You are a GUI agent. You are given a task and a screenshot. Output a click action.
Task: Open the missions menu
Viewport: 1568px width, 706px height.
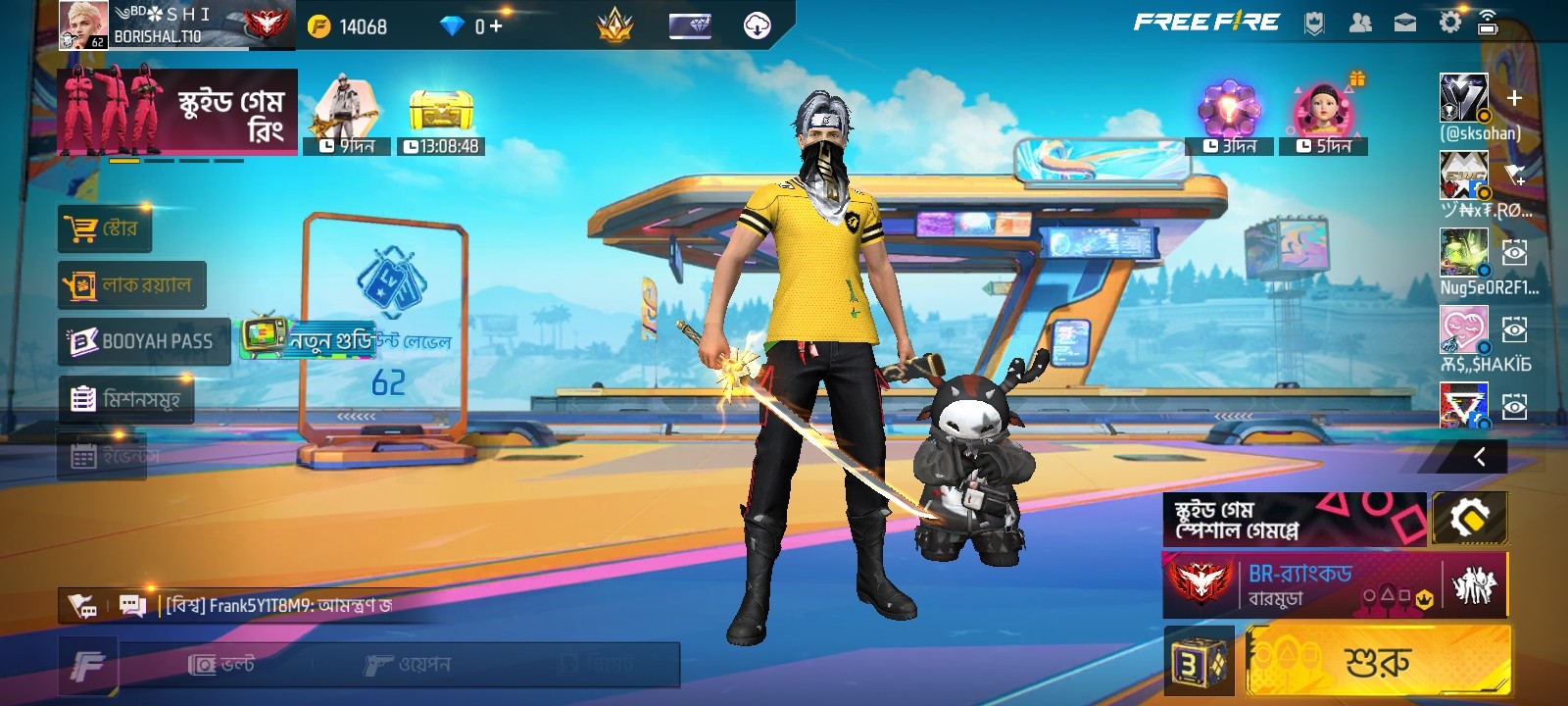pyautogui.click(x=126, y=399)
